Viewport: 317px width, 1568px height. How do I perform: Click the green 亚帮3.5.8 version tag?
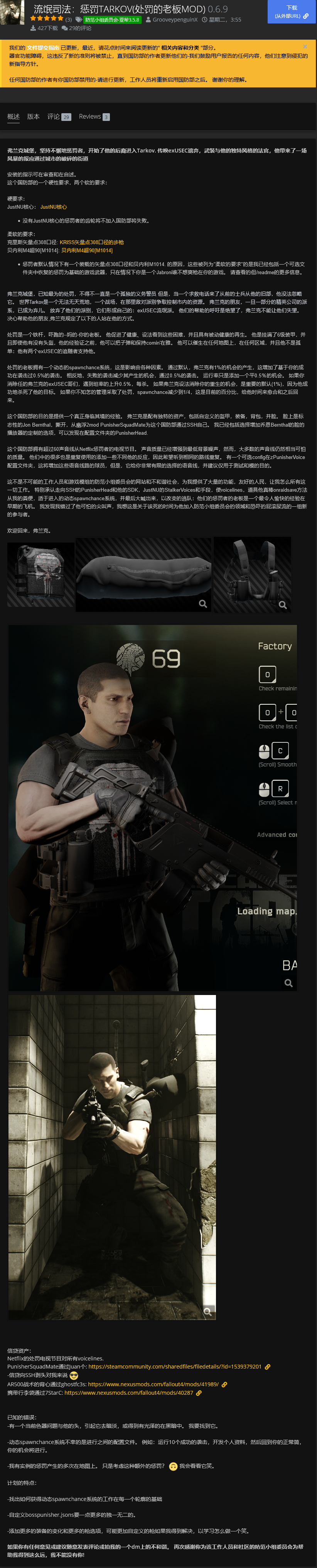pos(113,20)
